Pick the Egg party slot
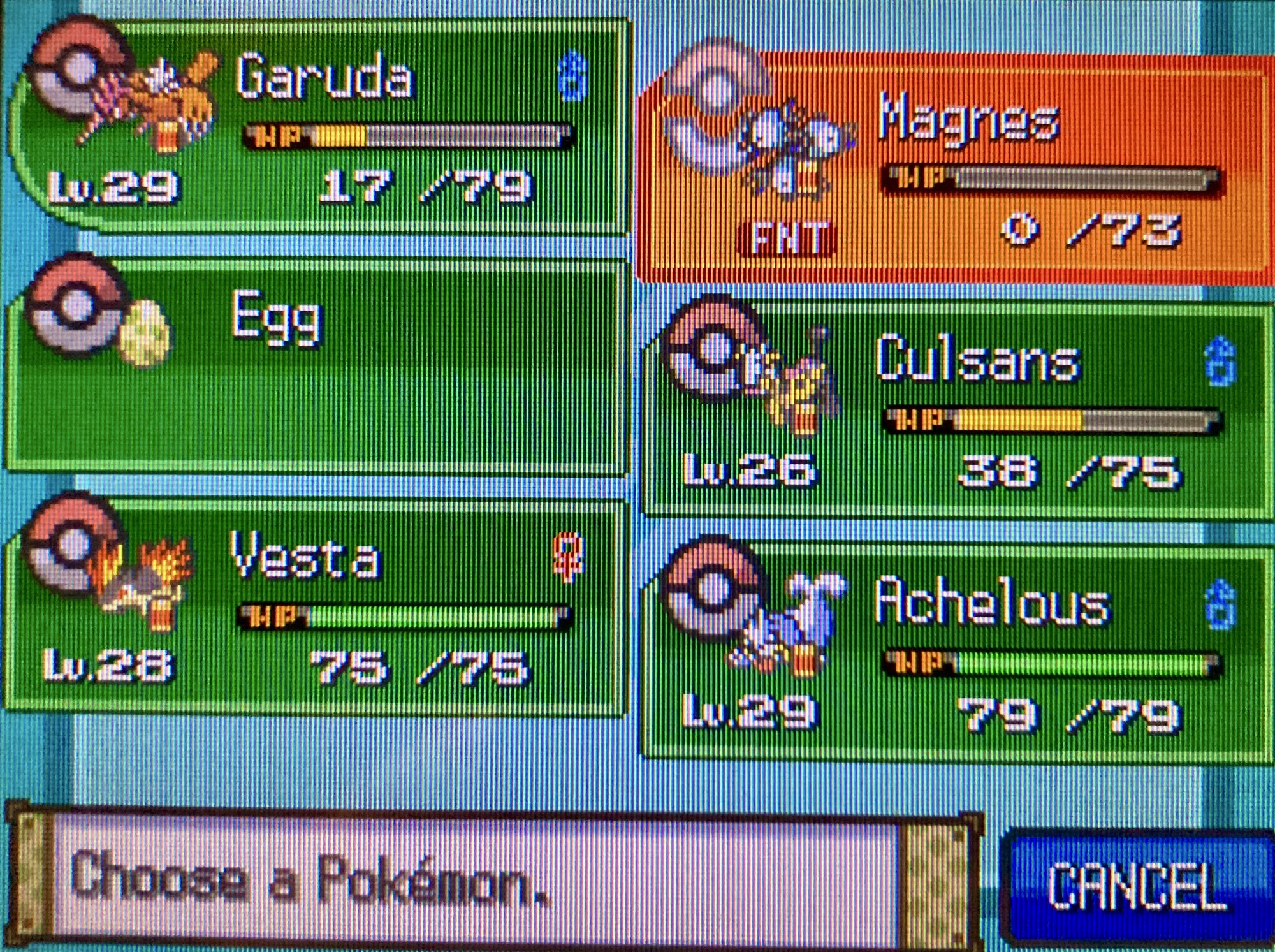Image resolution: width=1275 pixels, height=952 pixels. click(x=319, y=367)
